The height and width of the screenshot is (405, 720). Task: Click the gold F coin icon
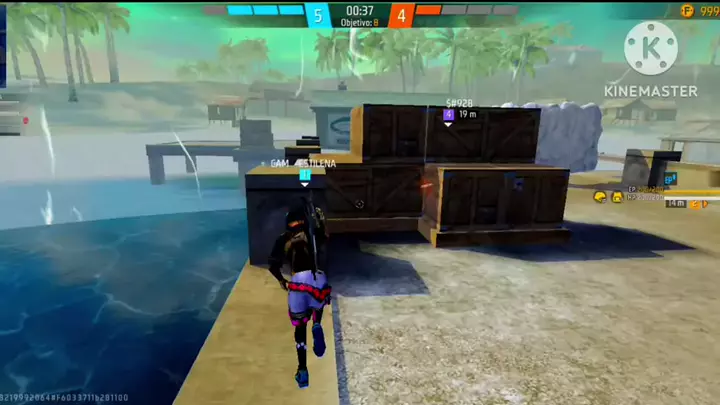[687, 10]
